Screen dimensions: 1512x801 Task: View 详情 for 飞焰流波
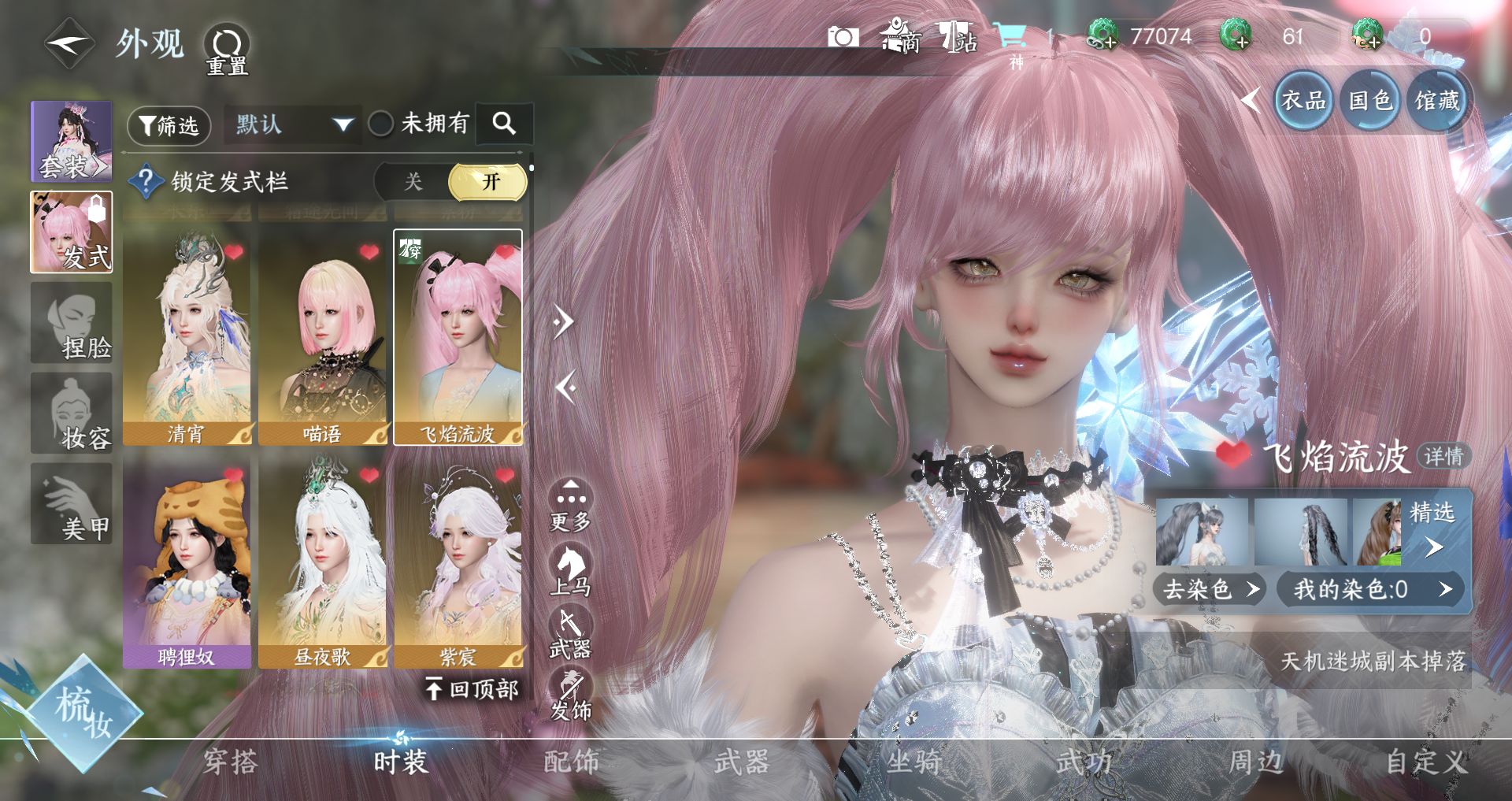(1443, 456)
